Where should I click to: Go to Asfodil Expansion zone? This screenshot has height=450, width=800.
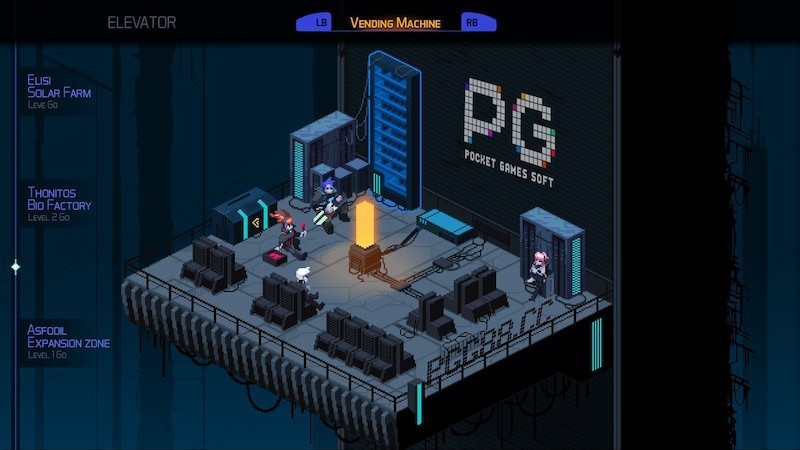tap(68, 338)
